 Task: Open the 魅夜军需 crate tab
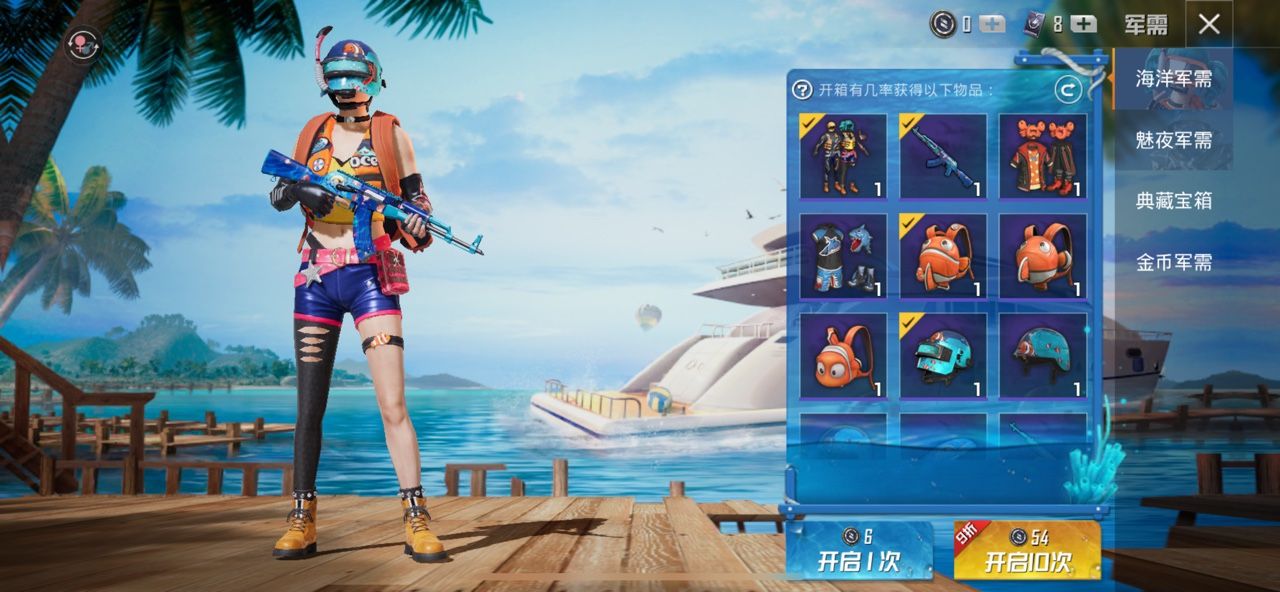click(x=1173, y=140)
